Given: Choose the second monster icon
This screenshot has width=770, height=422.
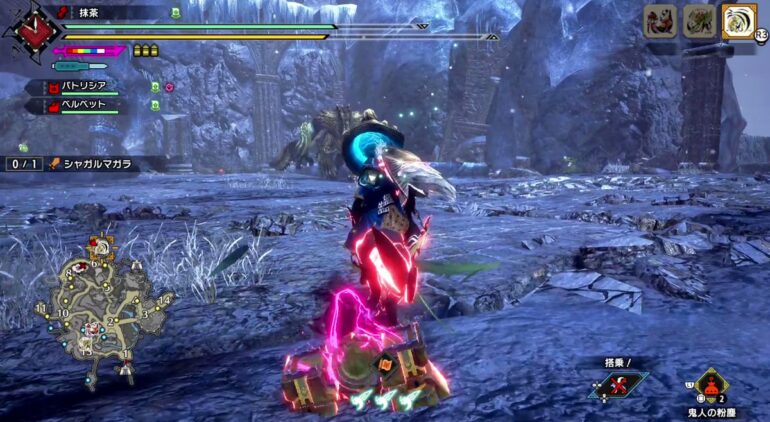Looking at the screenshot, I should (699, 22).
